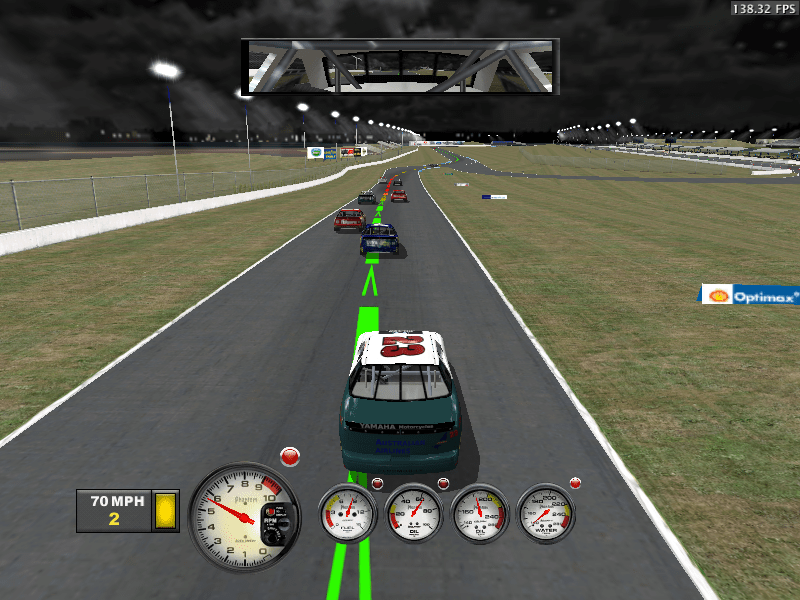Select the large RPM tachometer dial
The image size is (800, 600).
[244, 516]
